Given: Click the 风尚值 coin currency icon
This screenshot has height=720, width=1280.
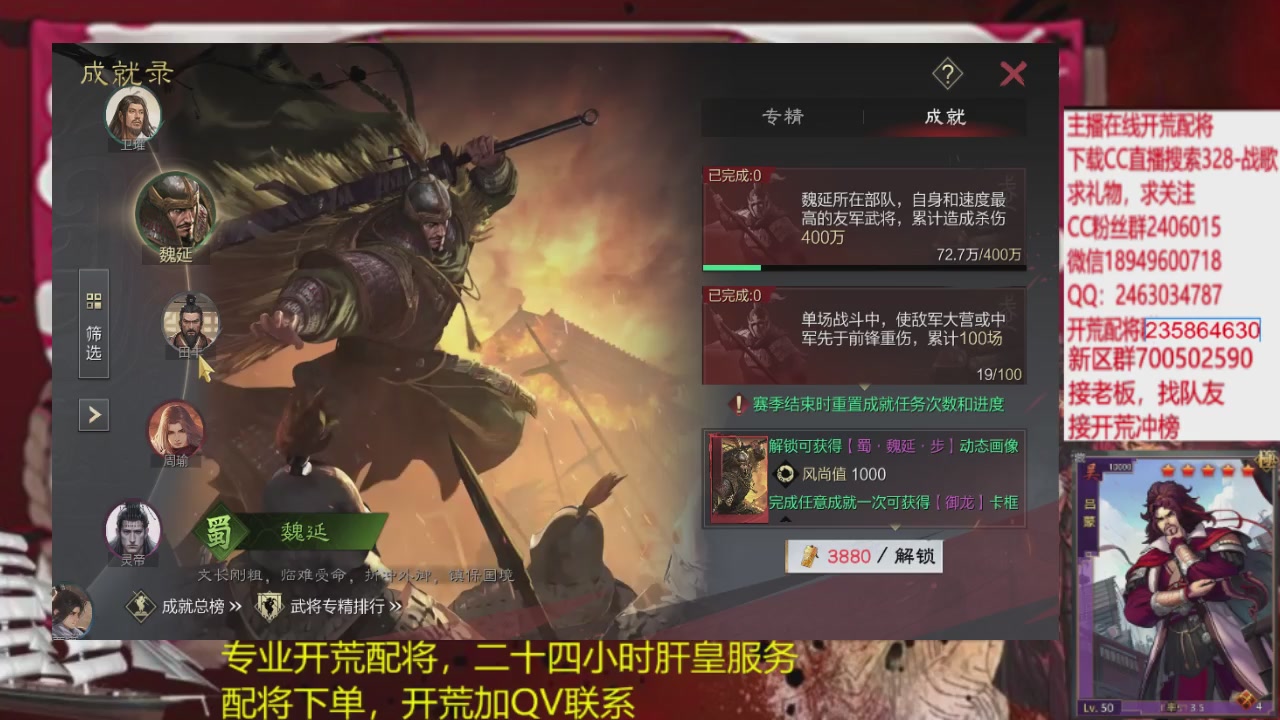Looking at the screenshot, I should click(786, 475).
